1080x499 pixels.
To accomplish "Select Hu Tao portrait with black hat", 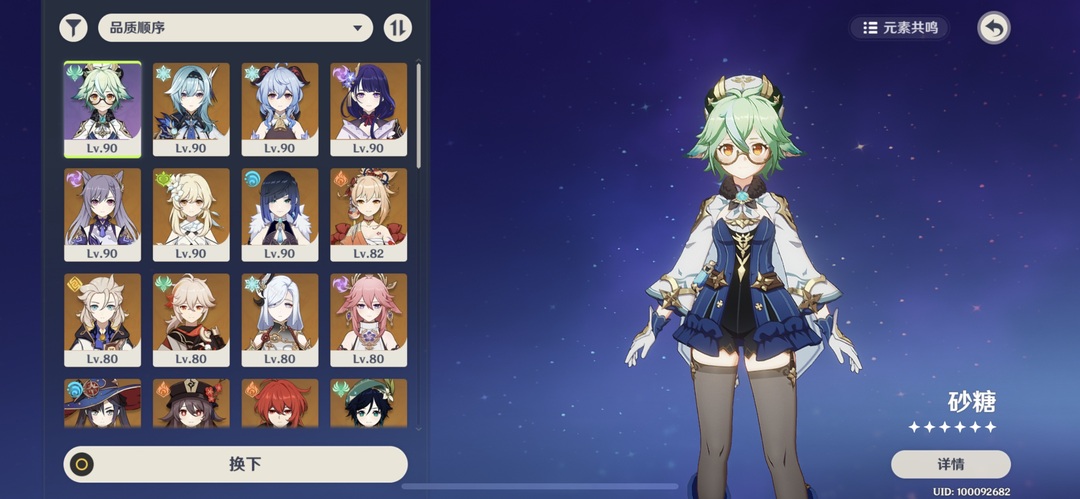I will tap(191, 403).
